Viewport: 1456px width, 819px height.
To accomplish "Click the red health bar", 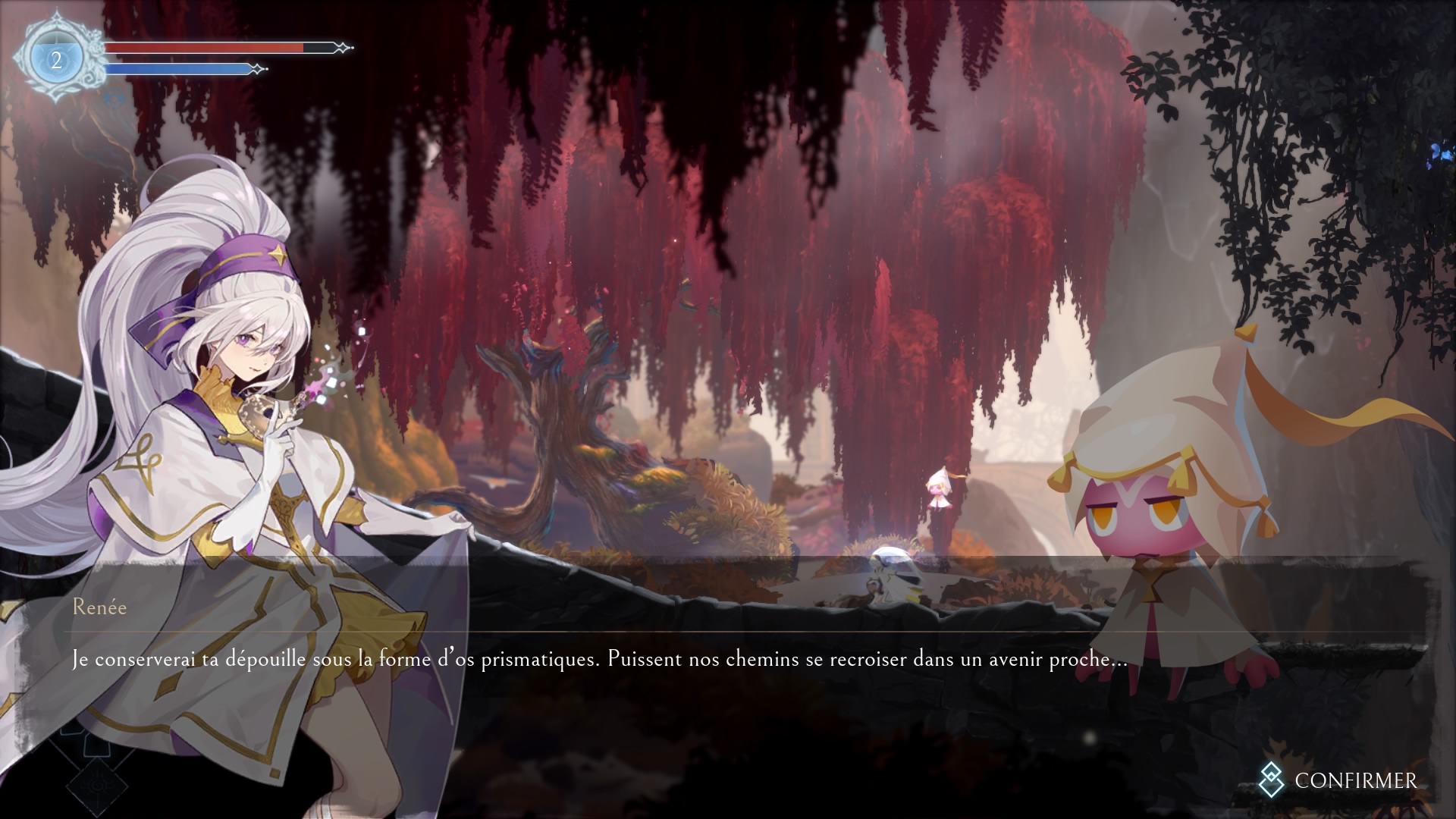I will (x=205, y=49).
